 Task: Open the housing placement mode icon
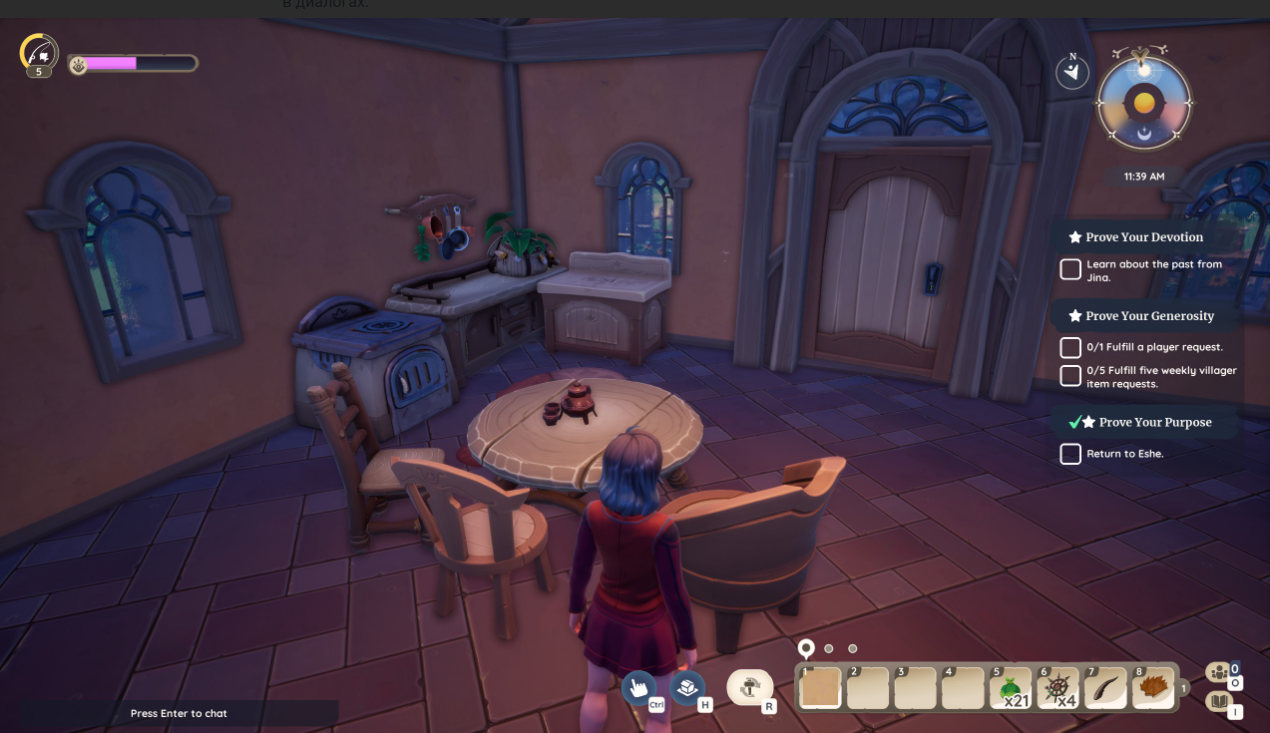pos(687,687)
